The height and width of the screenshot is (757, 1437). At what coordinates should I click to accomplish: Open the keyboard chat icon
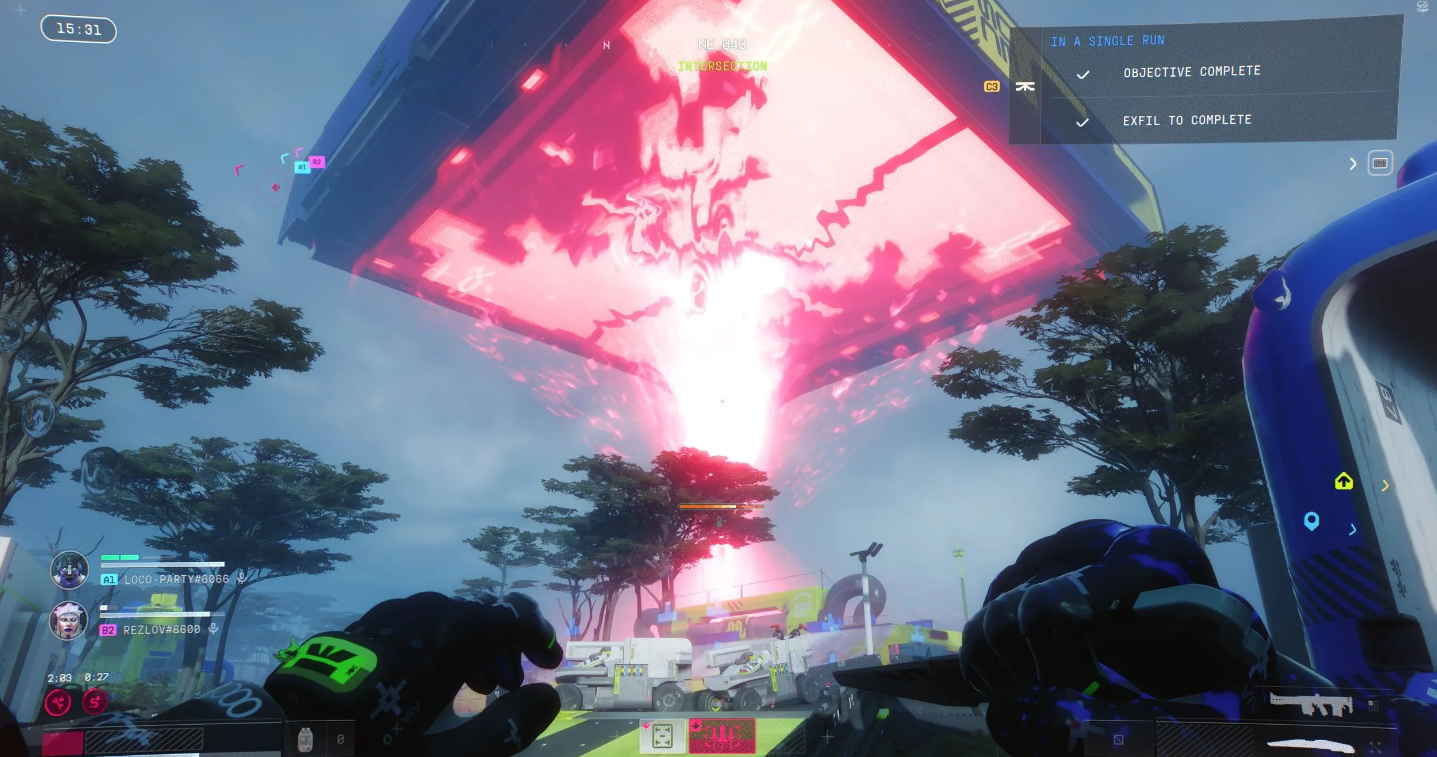(x=1380, y=163)
